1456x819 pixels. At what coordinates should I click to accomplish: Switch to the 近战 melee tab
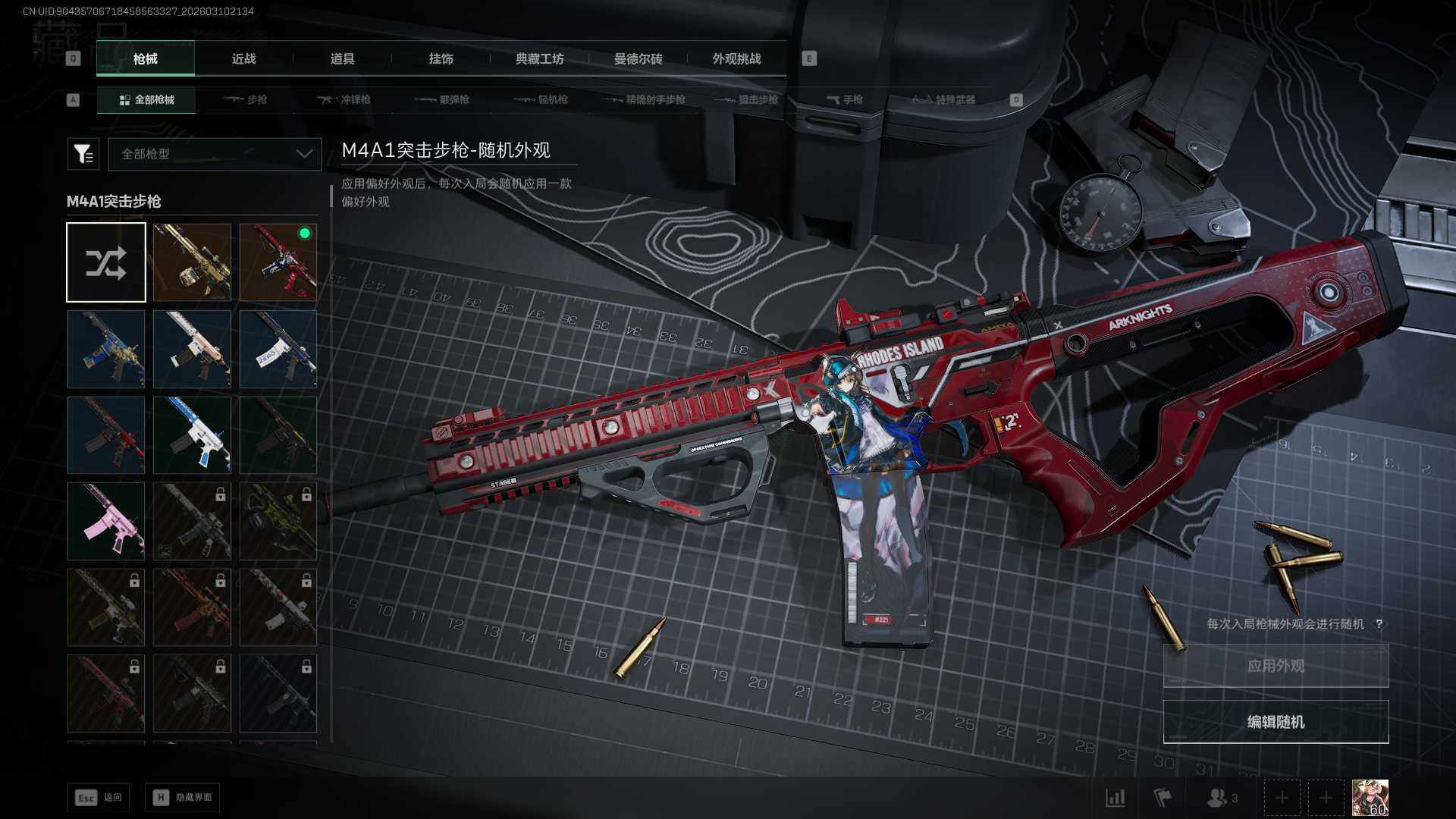(243, 59)
